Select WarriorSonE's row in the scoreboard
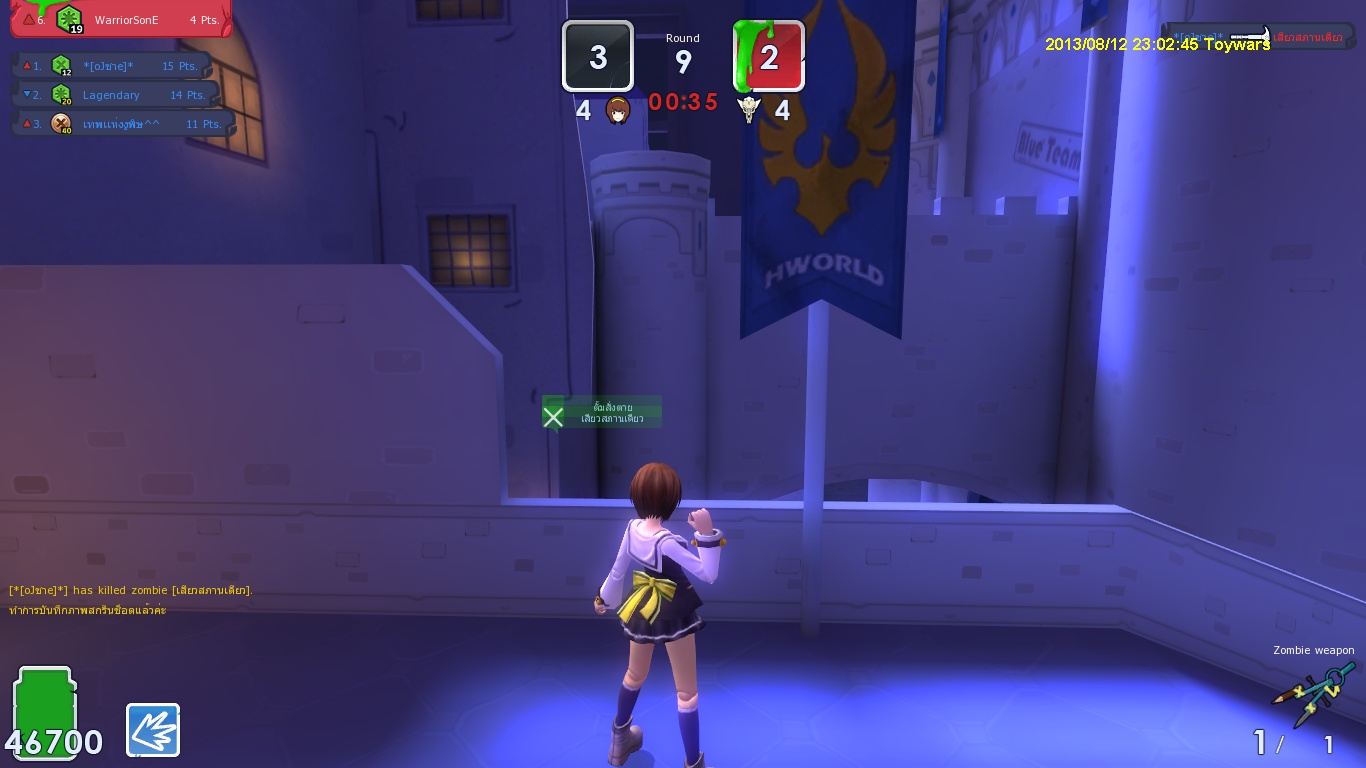Image resolution: width=1366 pixels, height=768 pixels. coord(120,19)
